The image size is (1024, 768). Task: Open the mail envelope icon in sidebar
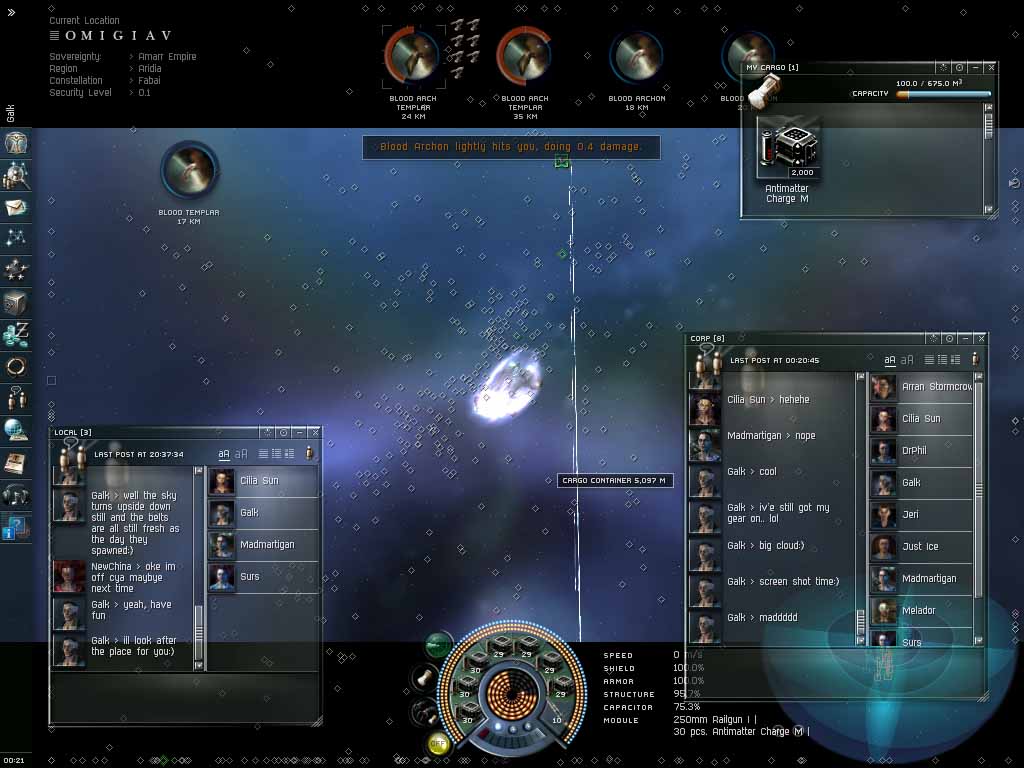click(x=16, y=208)
